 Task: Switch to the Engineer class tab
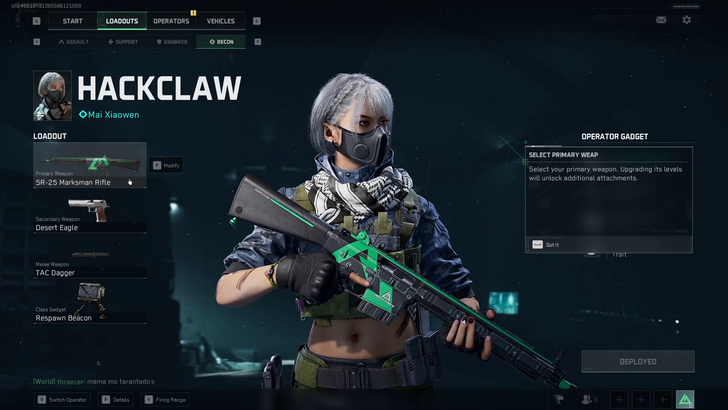point(172,42)
